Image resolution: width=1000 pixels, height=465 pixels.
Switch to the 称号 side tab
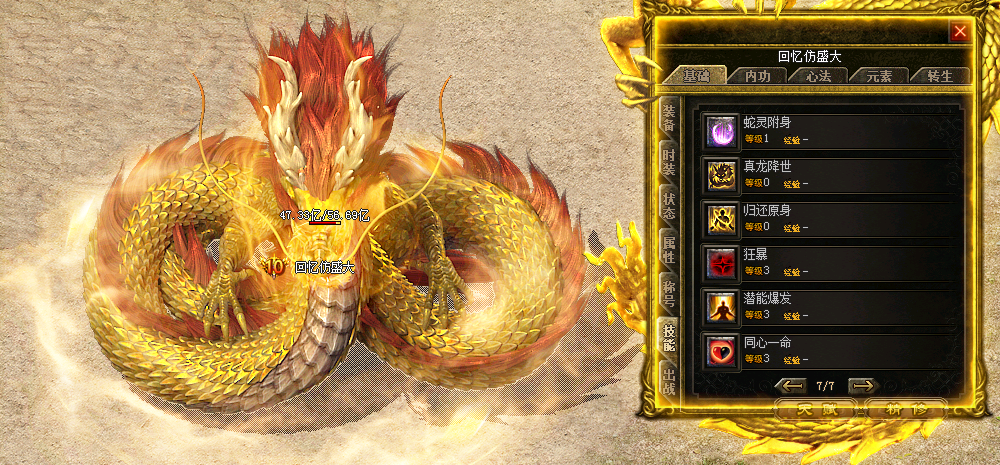[x=668, y=296]
